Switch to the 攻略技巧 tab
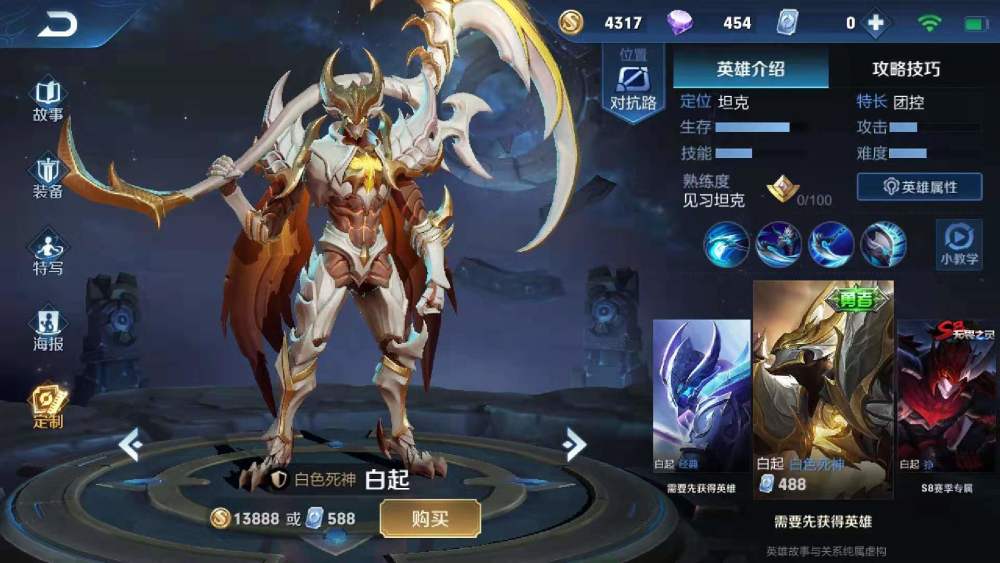The image size is (1000, 563). click(x=906, y=69)
